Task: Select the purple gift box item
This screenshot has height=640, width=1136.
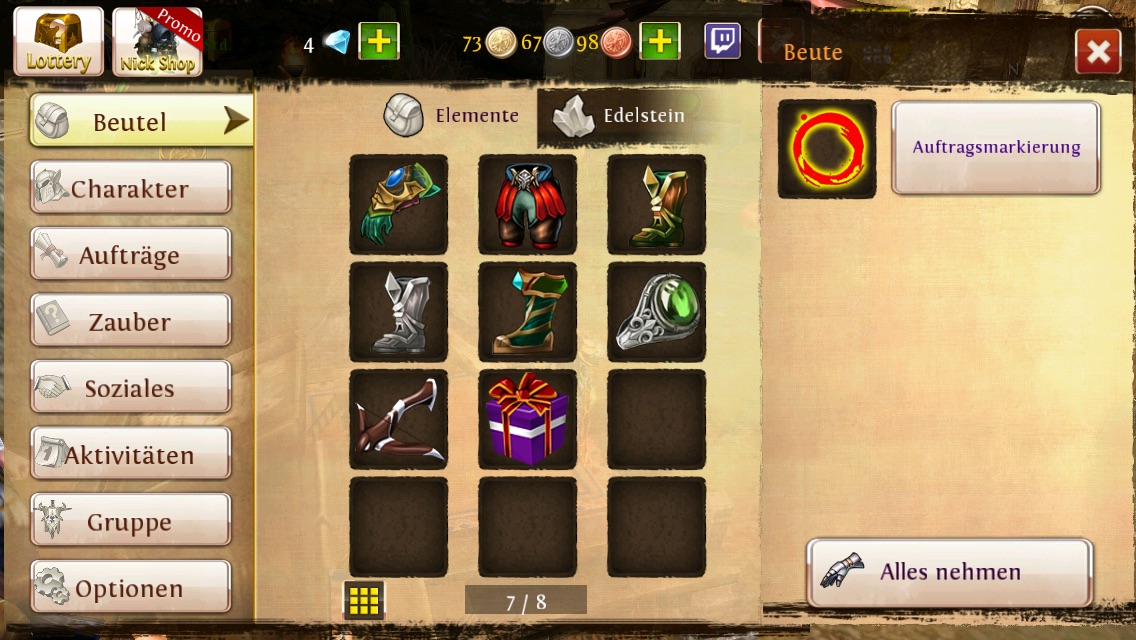Action: pos(527,419)
